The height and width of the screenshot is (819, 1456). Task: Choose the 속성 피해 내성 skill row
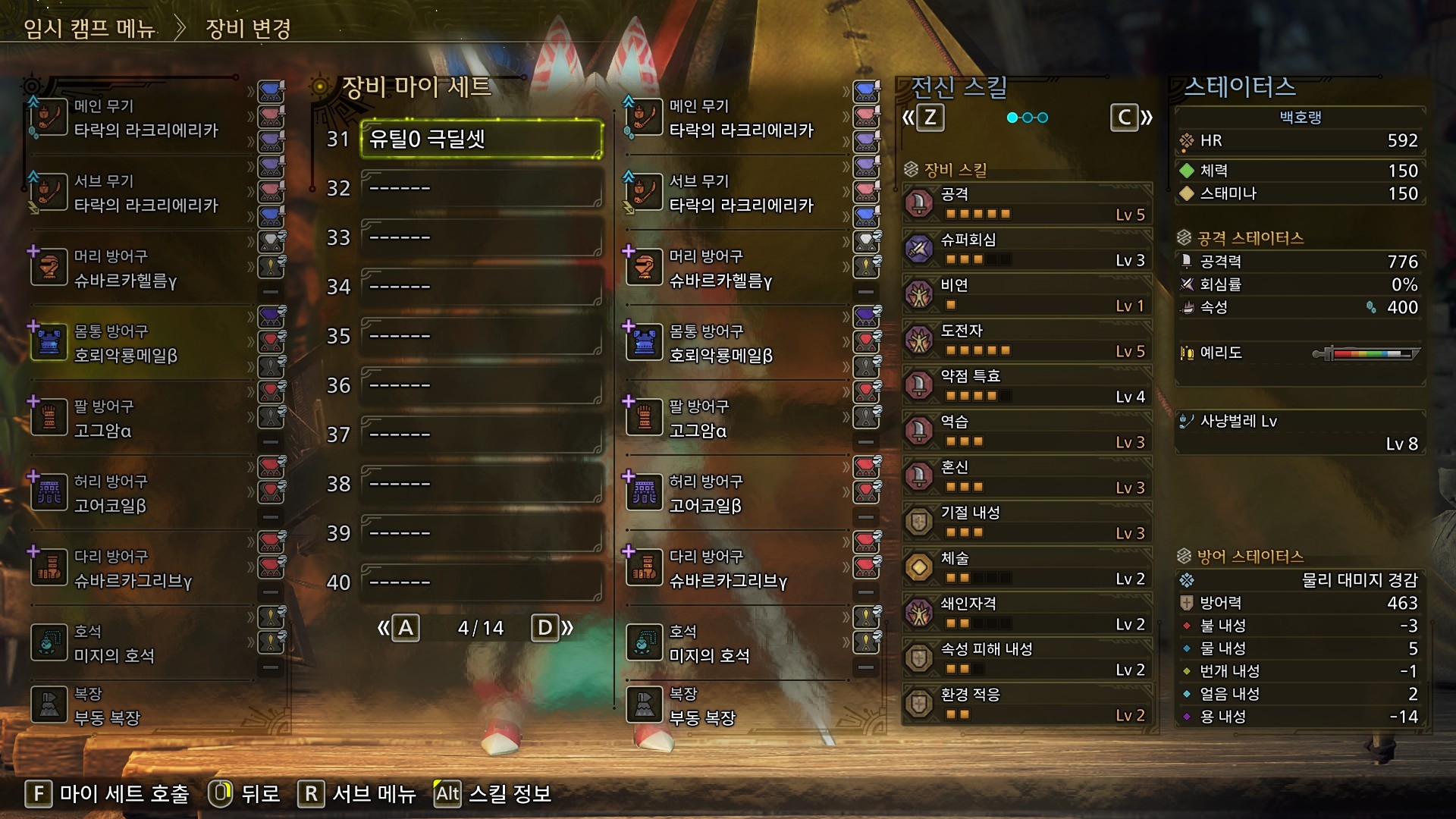[x=1027, y=659]
